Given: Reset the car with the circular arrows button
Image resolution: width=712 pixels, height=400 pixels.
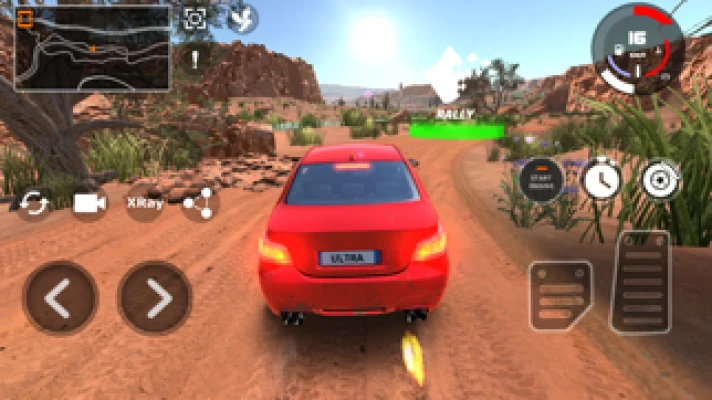Looking at the screenshot, I should [34, 203].
